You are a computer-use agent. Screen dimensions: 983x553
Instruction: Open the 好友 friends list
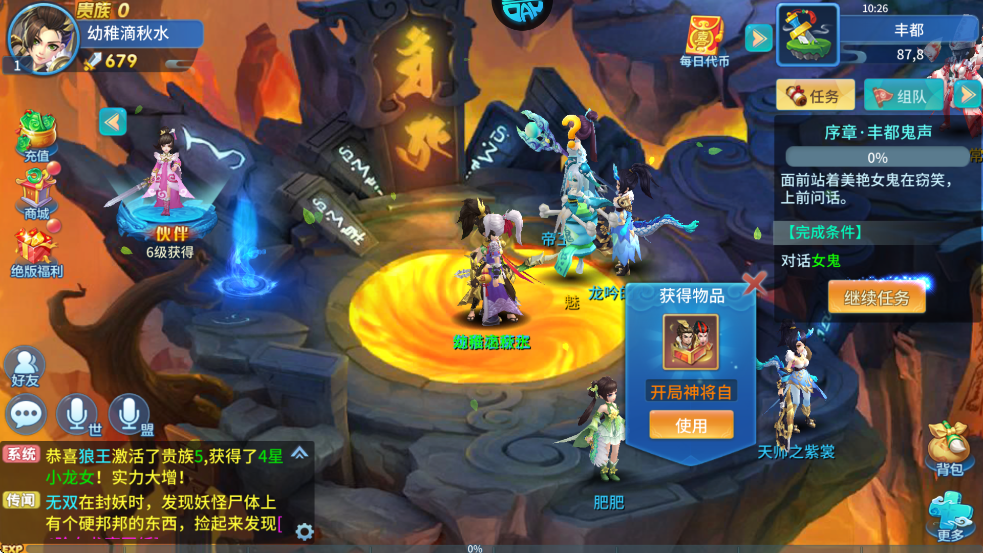click(25, 365)
